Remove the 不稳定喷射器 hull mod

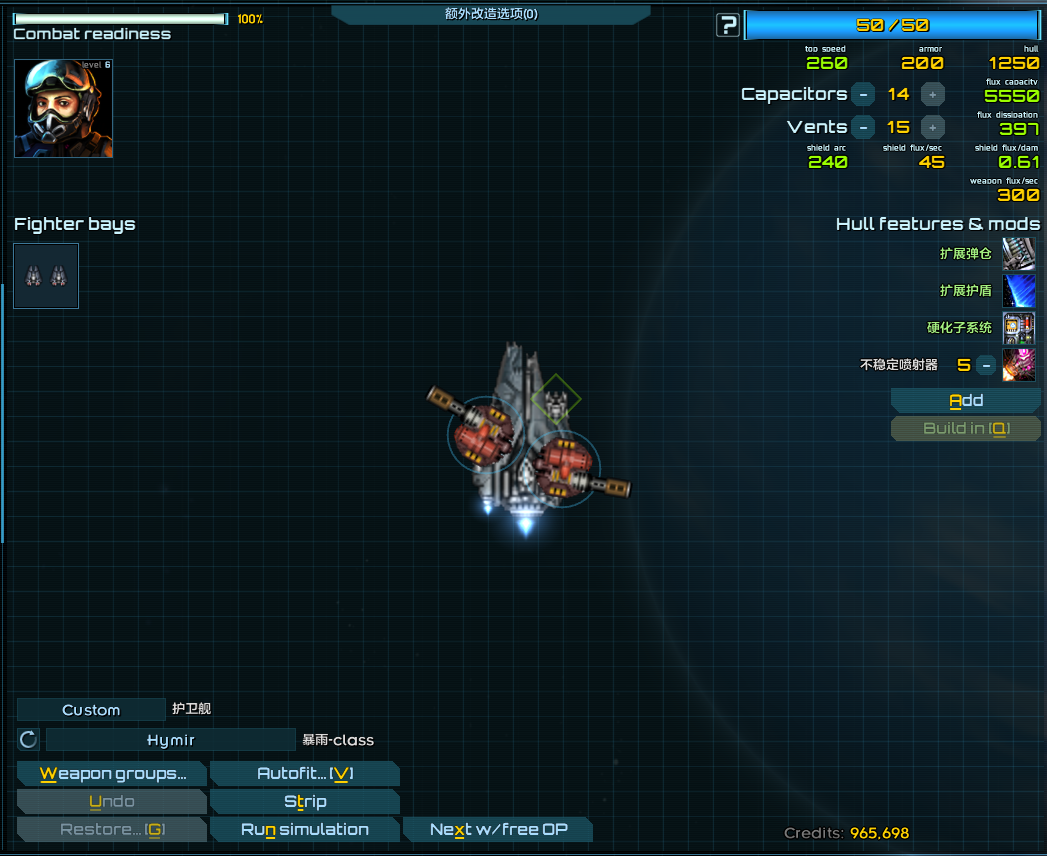986,365
